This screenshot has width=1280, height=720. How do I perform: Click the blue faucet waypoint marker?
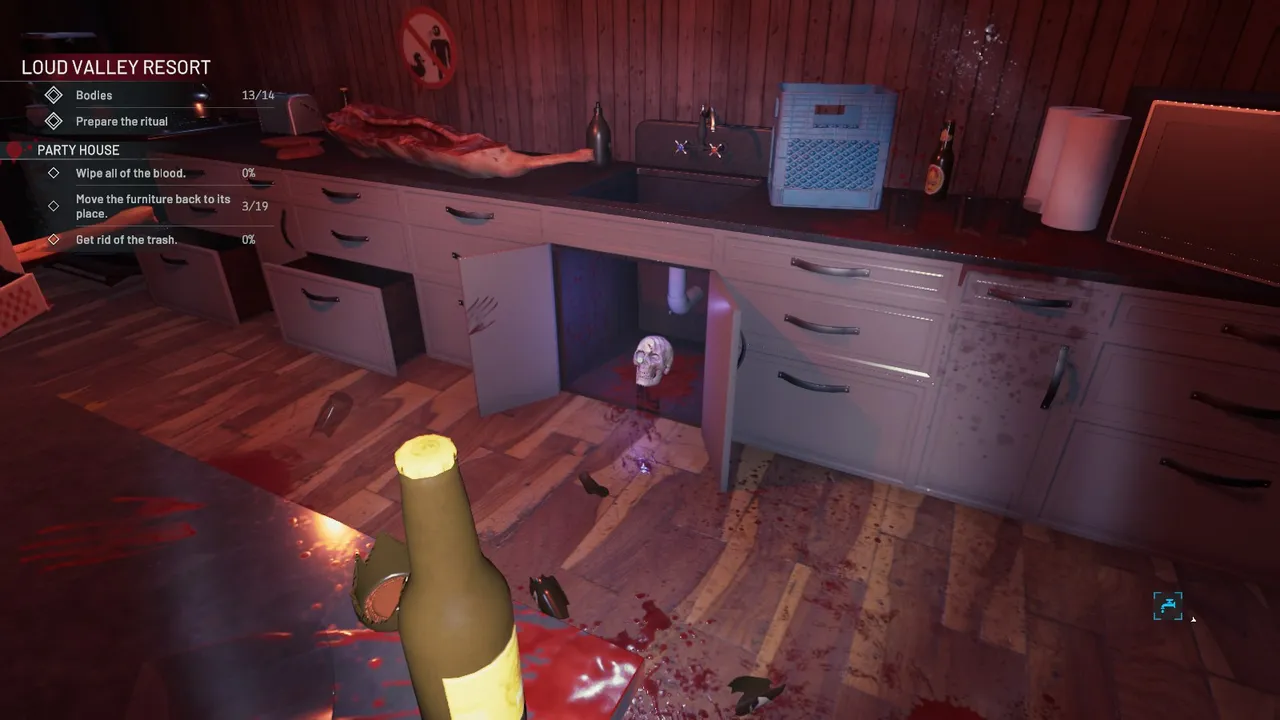(x=1167, y=605)
